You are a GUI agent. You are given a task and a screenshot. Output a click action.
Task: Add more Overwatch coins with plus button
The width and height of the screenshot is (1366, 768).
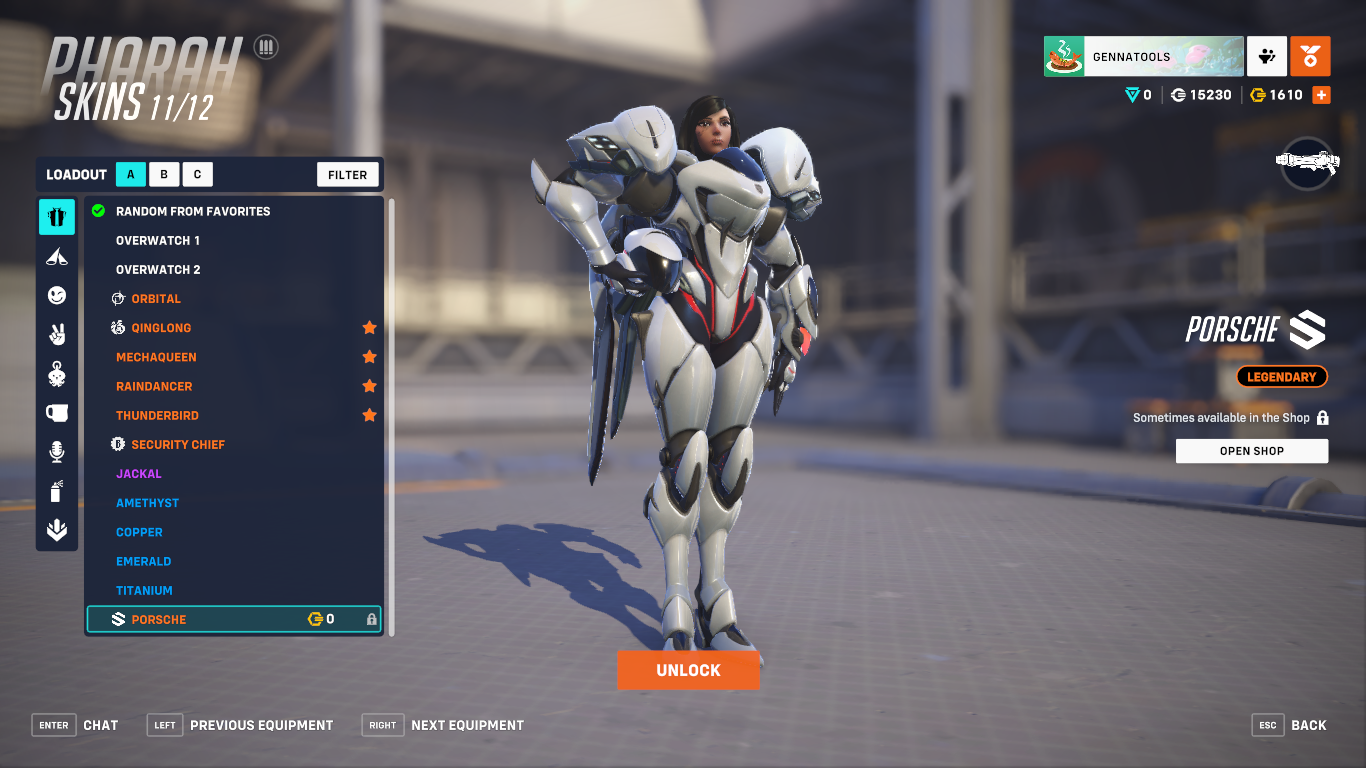click(1321, 95)
